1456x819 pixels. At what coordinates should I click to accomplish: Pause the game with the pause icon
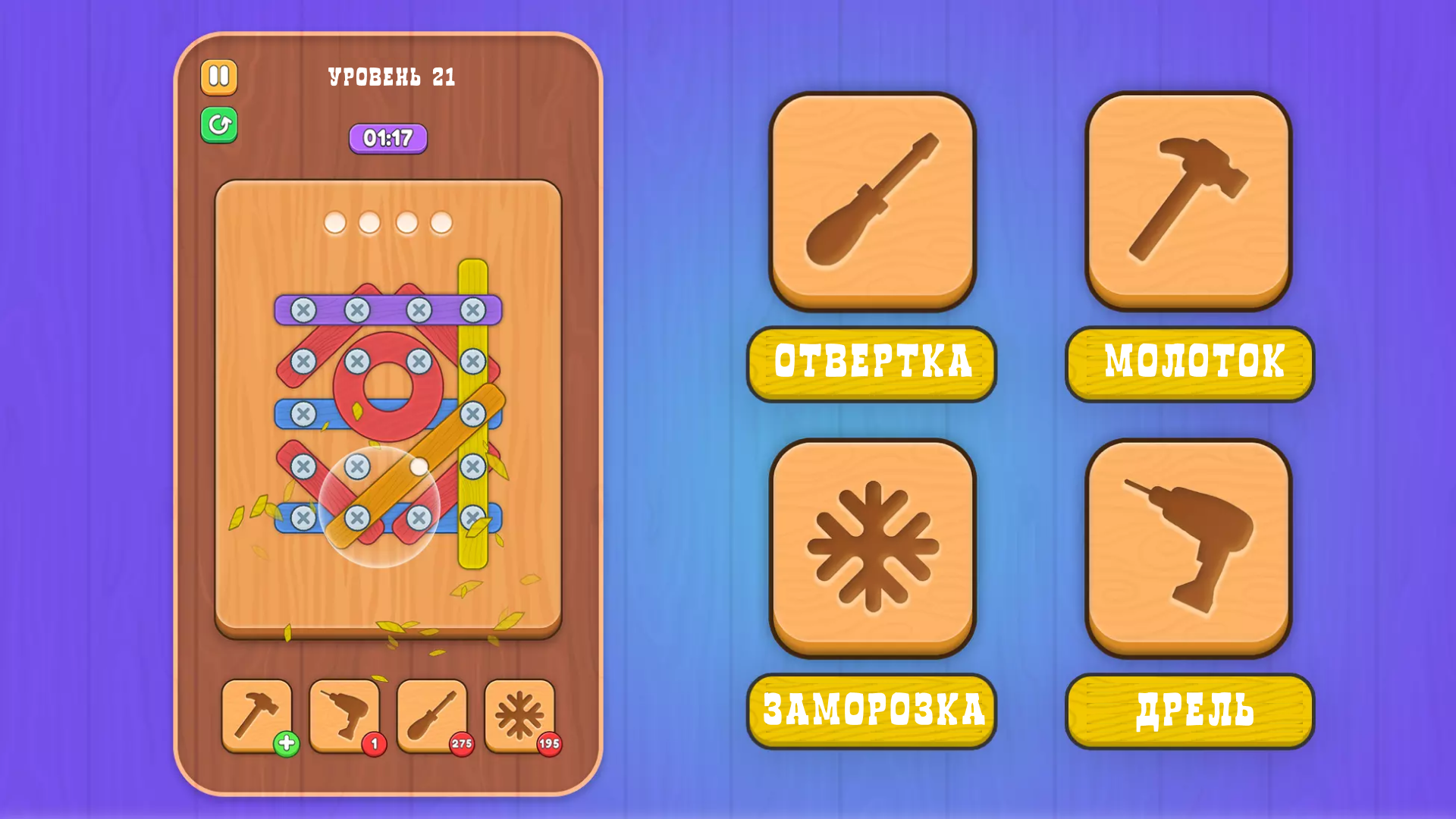[x=218, y=77]
